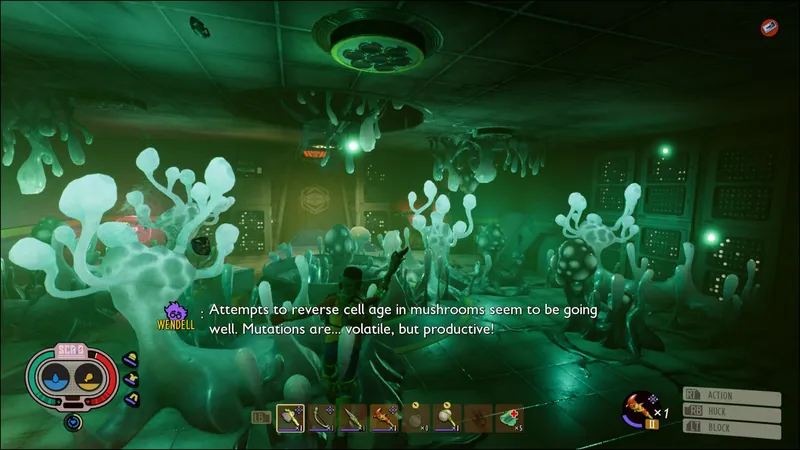
Task: Equip the bow from the hotbar
Action: coord(321,418)
